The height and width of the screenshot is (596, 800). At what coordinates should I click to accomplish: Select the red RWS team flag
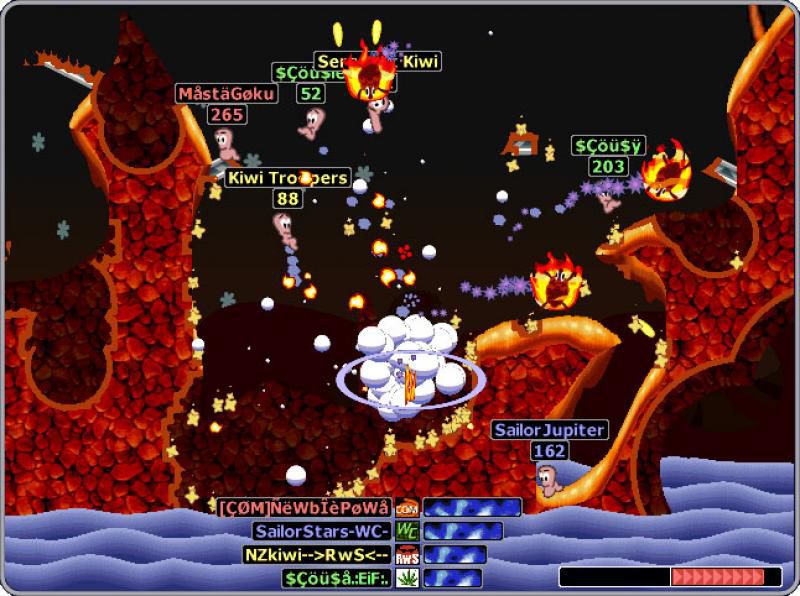pos(407,554)
